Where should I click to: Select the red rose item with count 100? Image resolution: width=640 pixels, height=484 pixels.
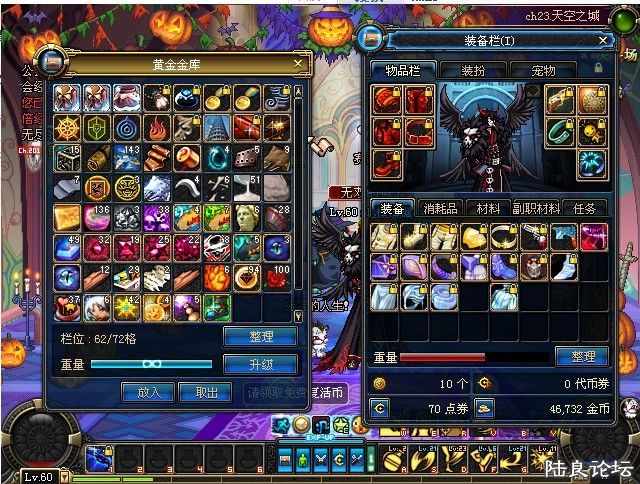point(277,276)
